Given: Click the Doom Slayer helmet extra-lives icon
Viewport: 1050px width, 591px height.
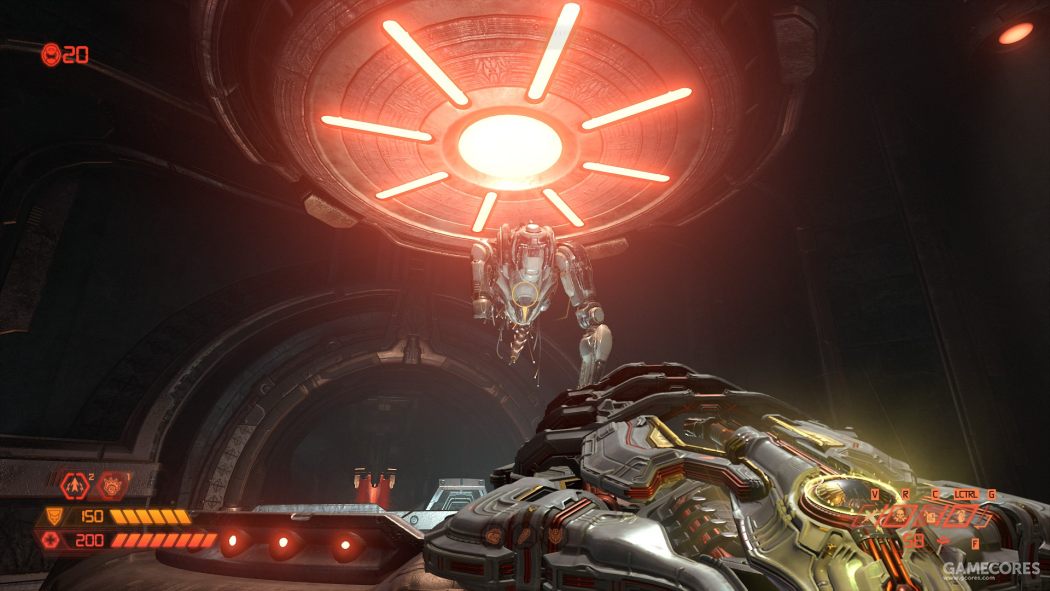Looking at the screenshot, I should coord(50,54).
